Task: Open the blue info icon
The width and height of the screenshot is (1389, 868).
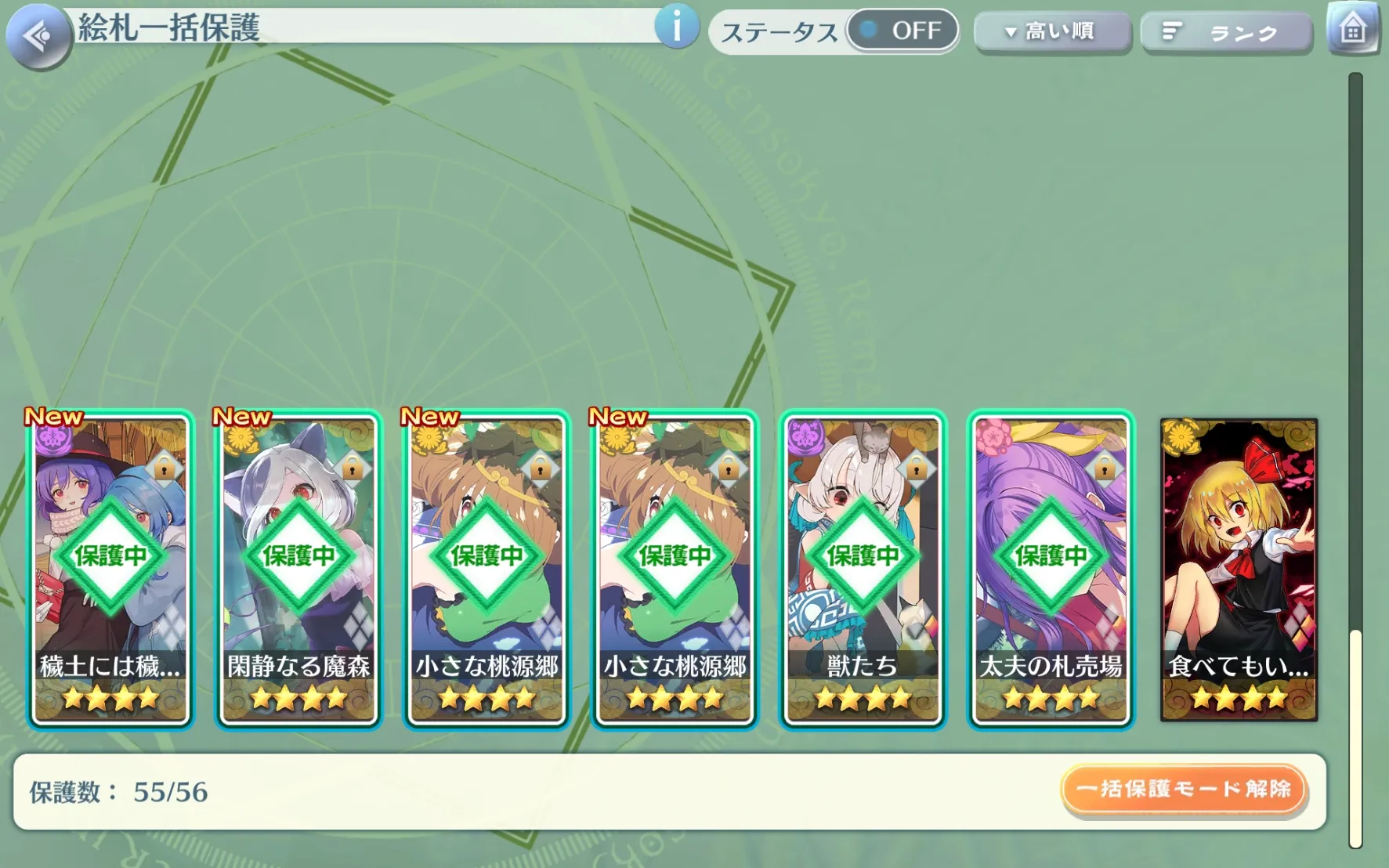Action: pos(676,27)
